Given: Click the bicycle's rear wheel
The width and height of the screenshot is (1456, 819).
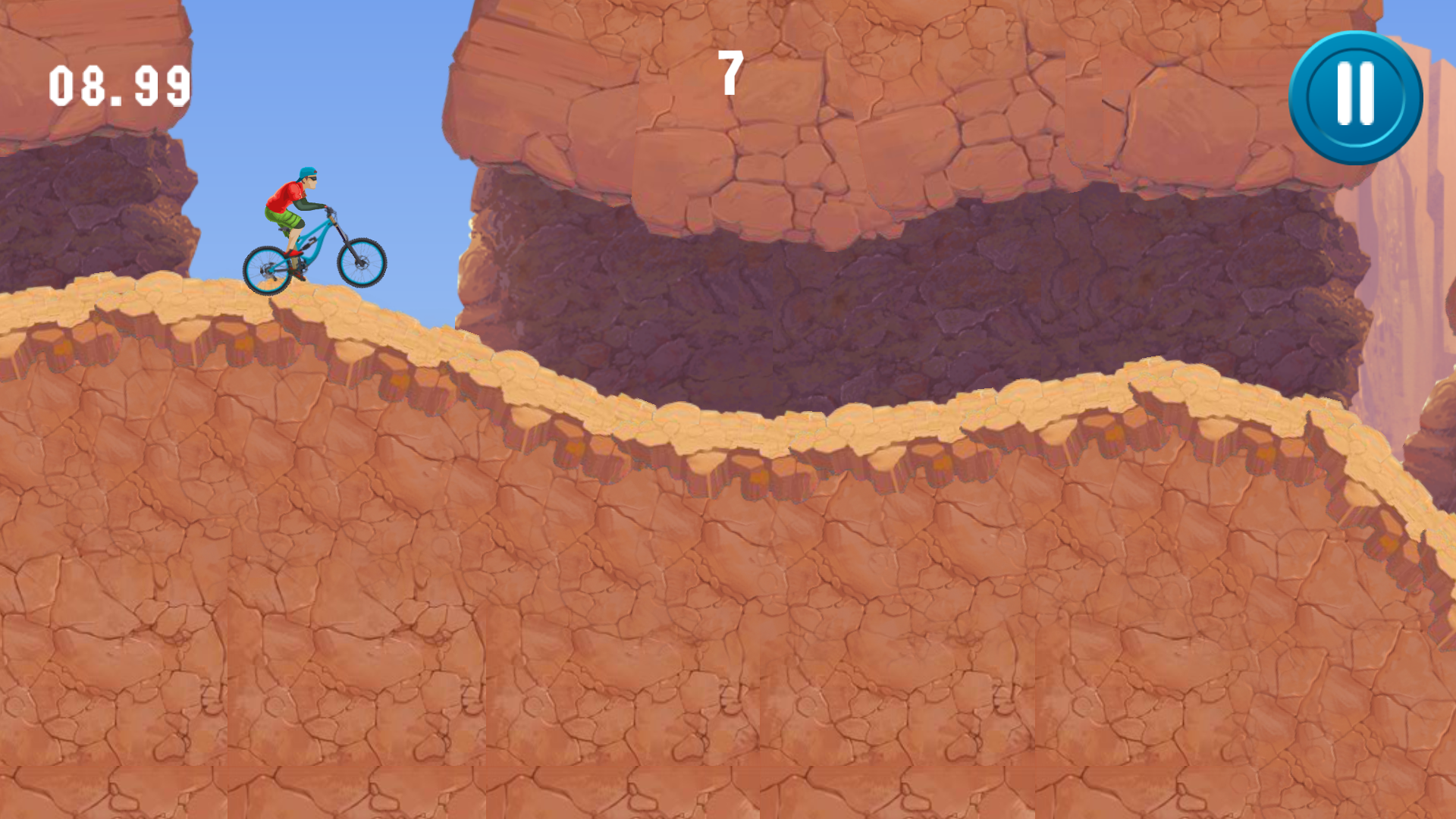Looking at the screenshot, I should pos(266,270).
